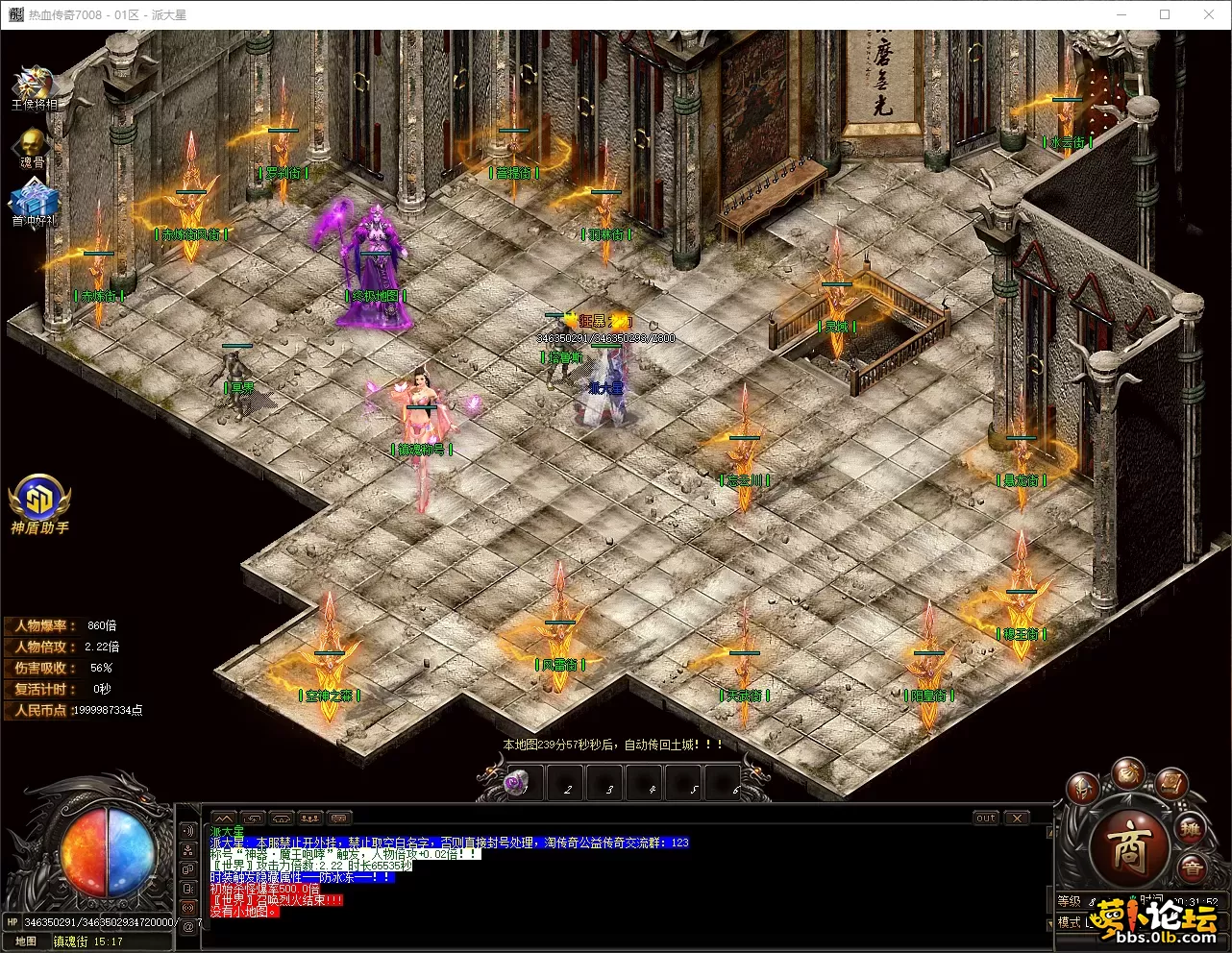Close the chat panel with the X button
This screenshot has width=1232, height=953.
[x=1017, y=818]
